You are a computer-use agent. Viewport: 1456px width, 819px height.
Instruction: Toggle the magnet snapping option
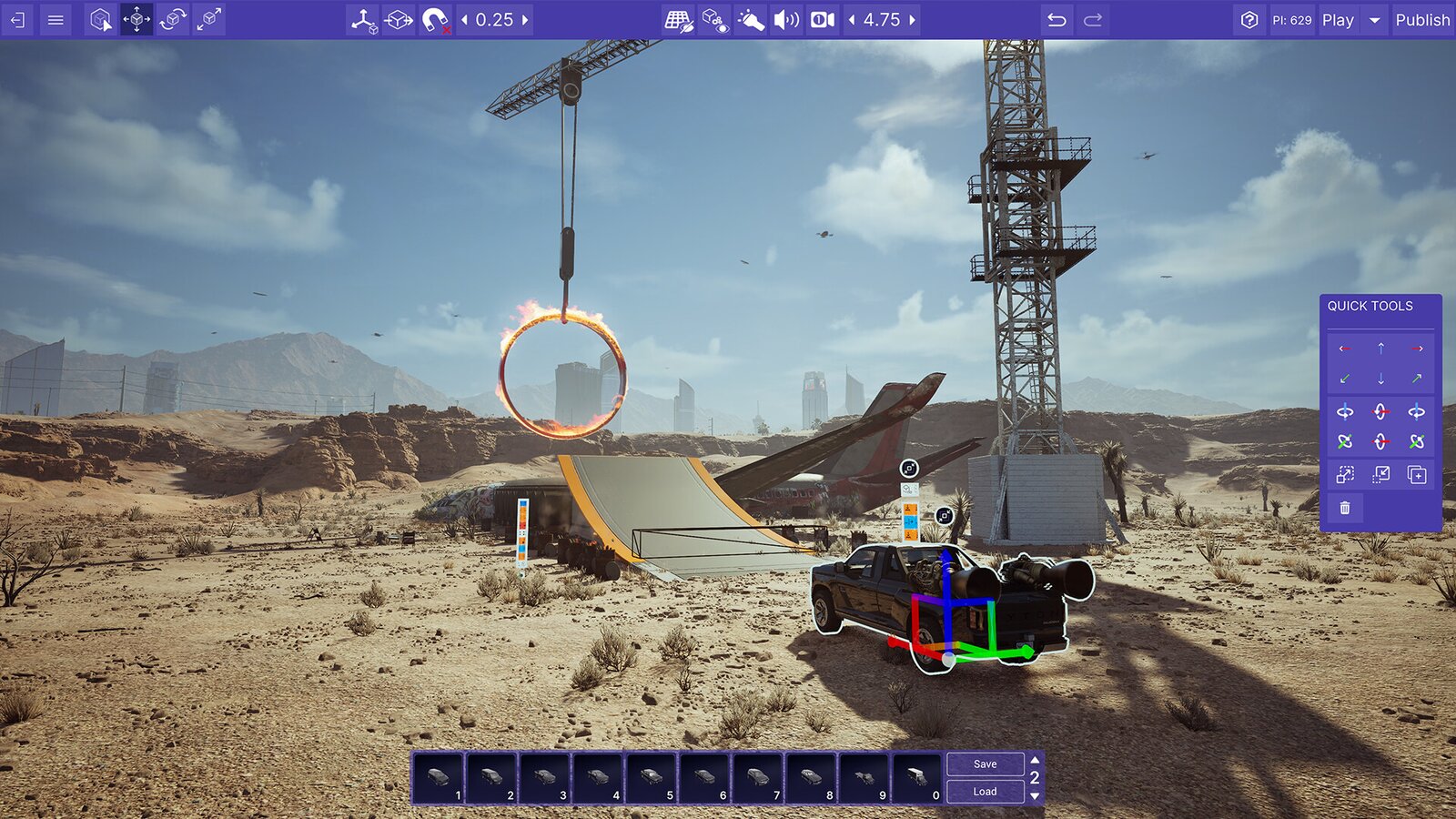[x=435, y=19]
